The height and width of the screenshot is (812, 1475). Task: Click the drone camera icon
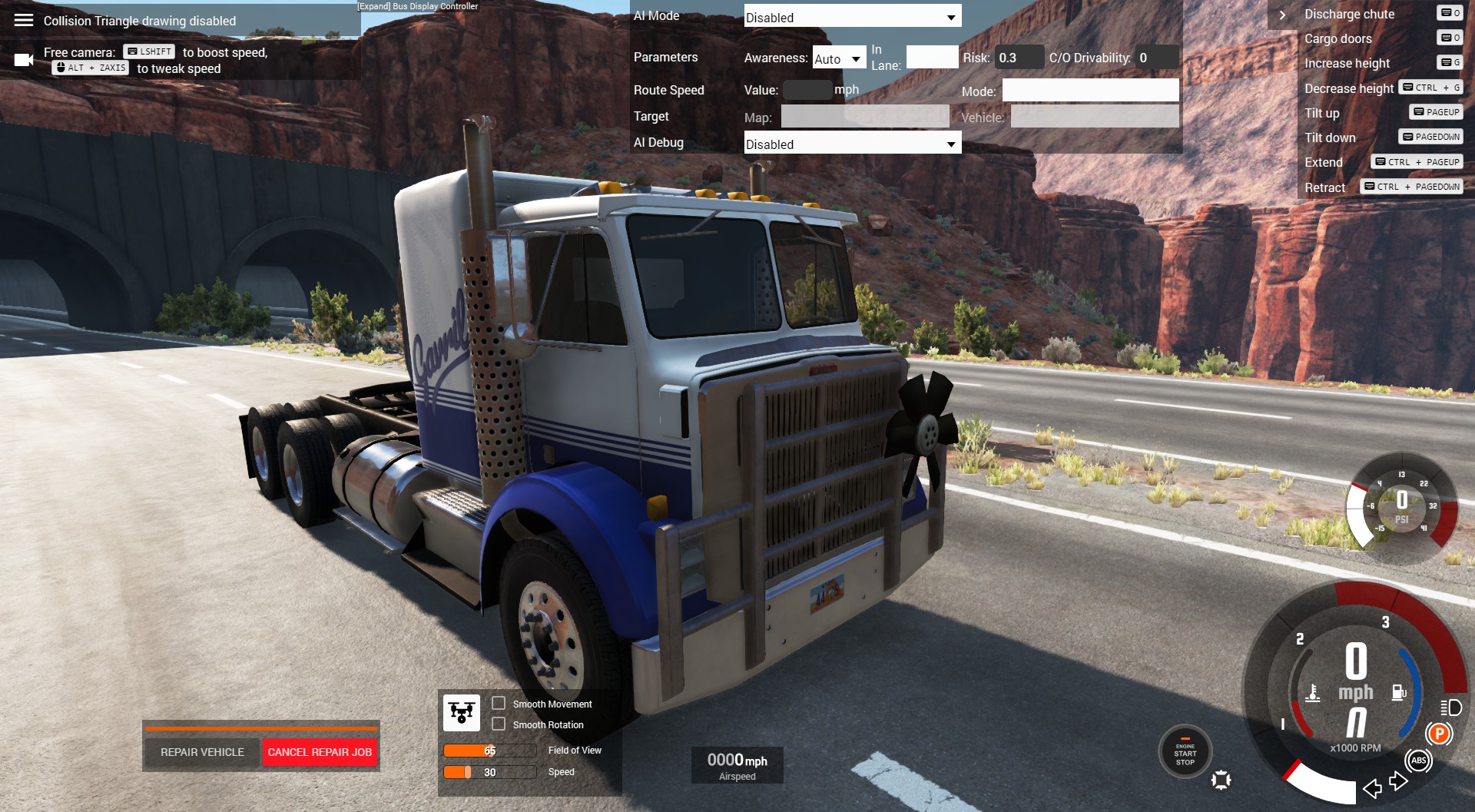tap(462, 713)
